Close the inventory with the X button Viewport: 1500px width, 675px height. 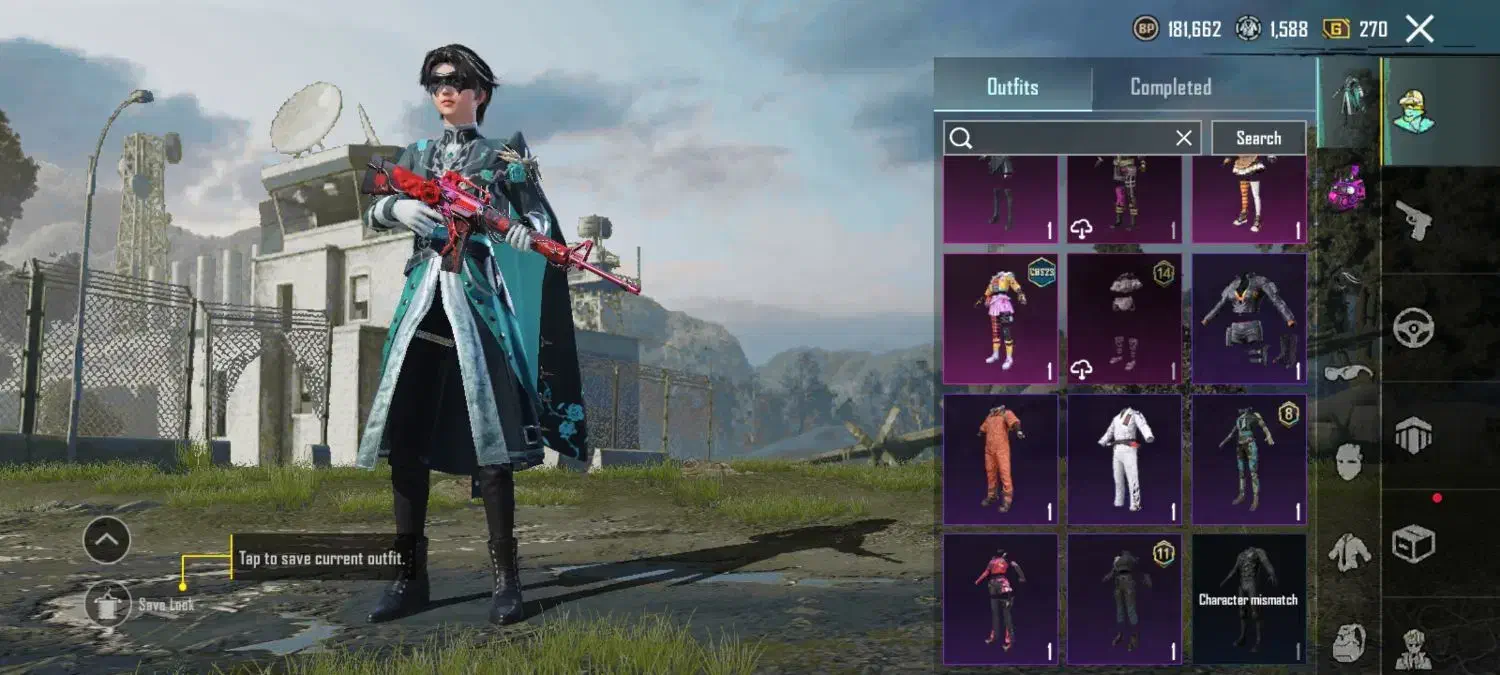coord(1420,29)
